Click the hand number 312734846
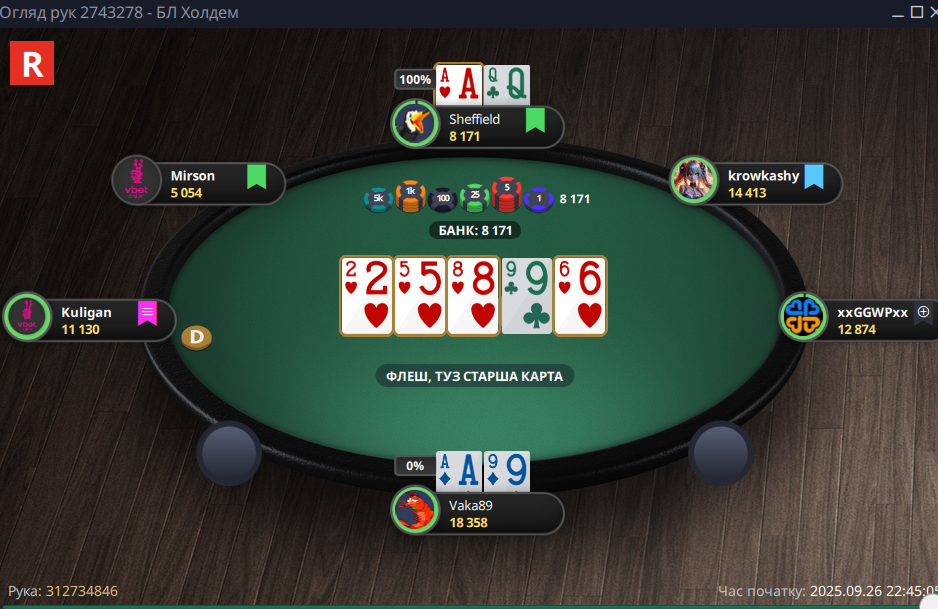 pyautogui.click(x=81, y=591)
